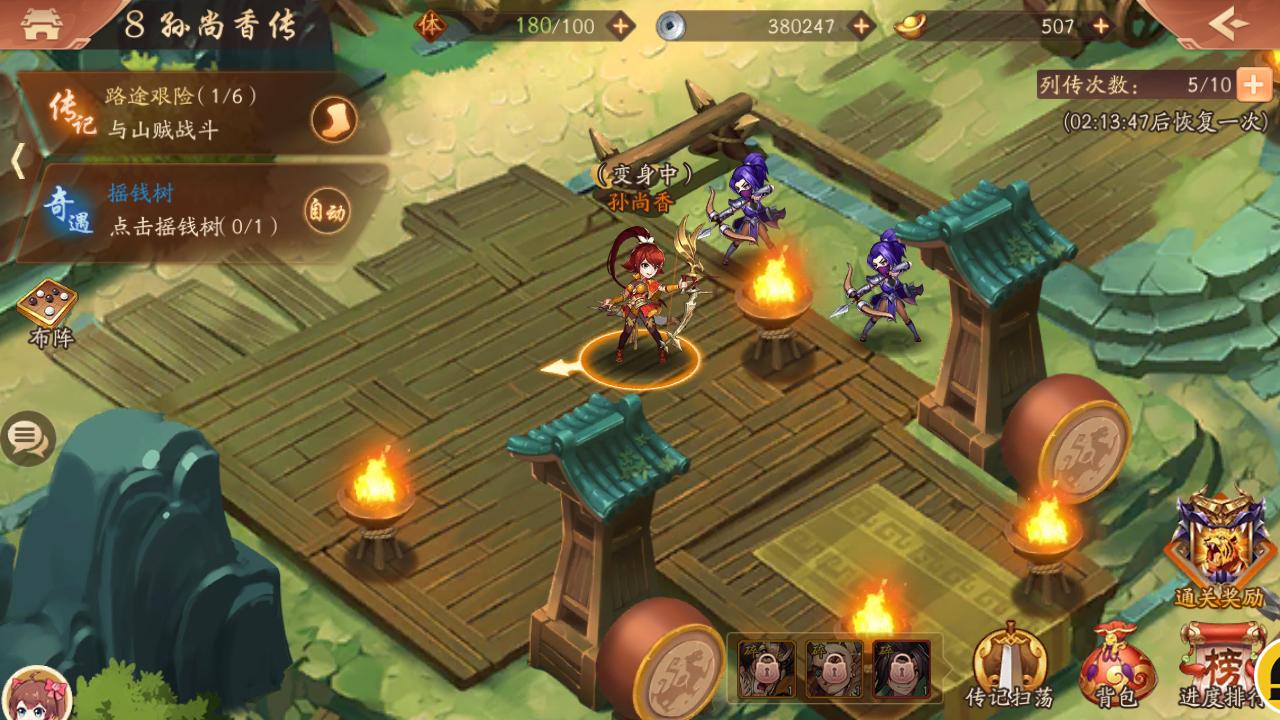1280x720 pixels.
Task: Collapse the quest panel with left arrow
Action: click(17, 160)
